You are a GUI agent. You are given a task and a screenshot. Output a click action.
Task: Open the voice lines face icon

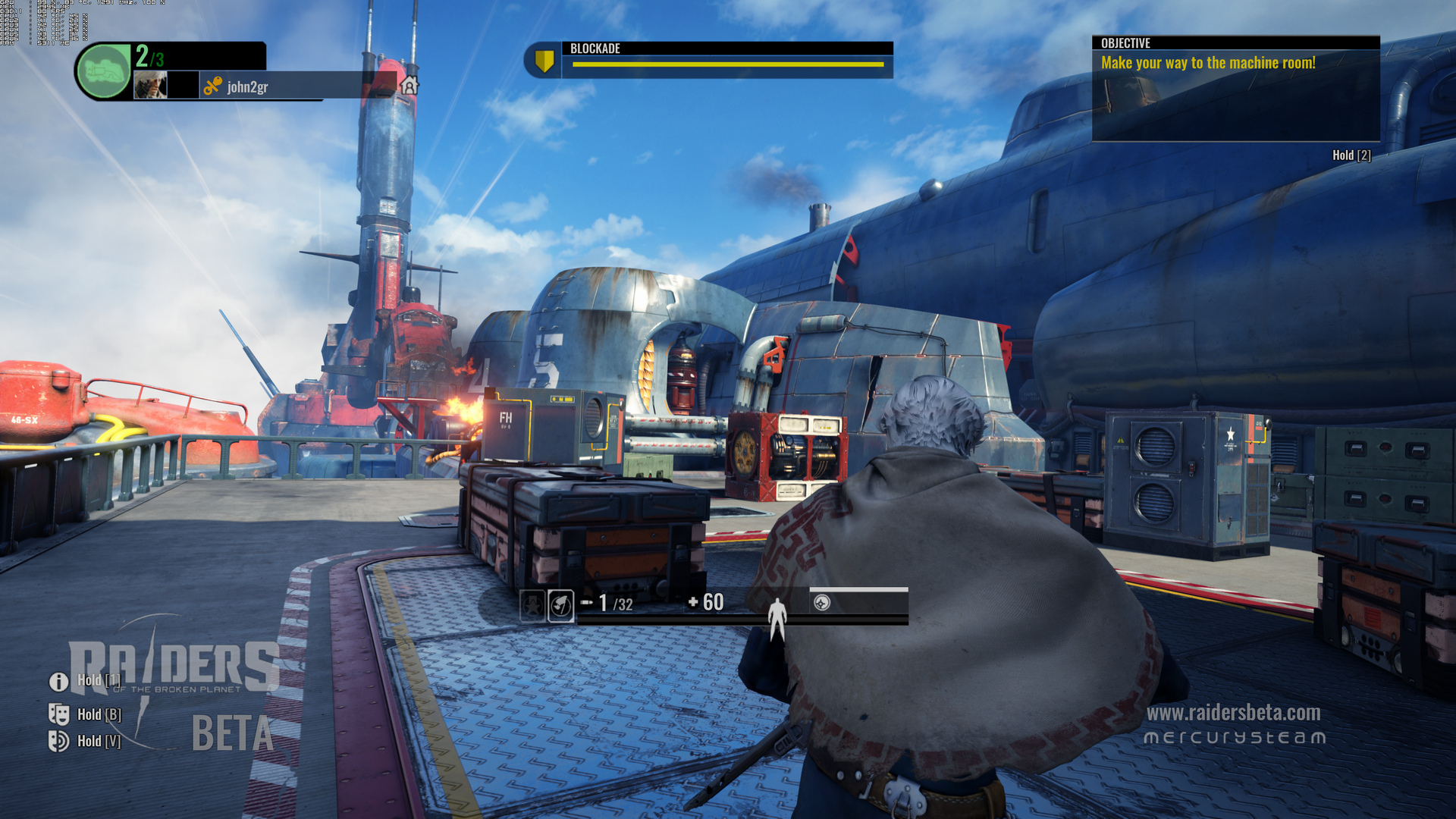[59, 741]
